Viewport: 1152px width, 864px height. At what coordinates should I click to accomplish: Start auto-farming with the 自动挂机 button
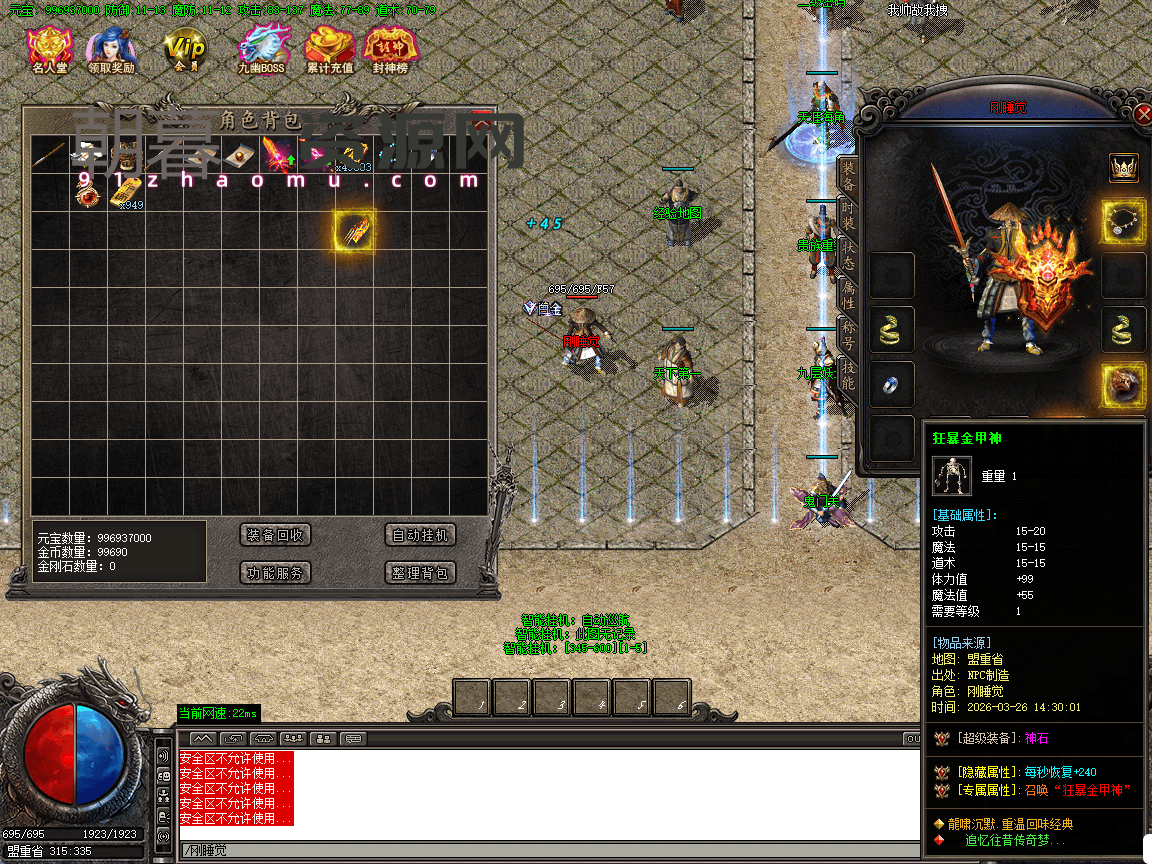[420, 535]
